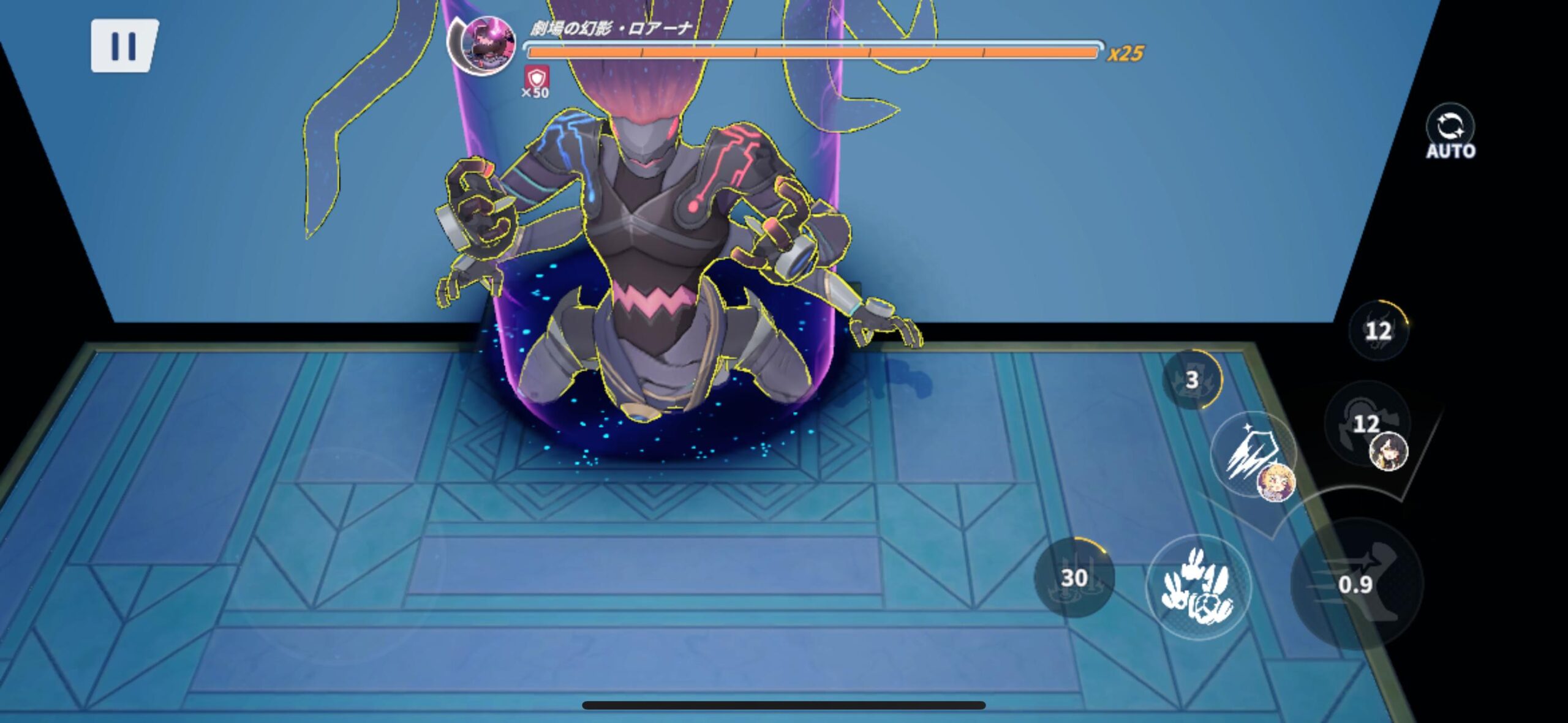This screenshot has width=1568, height=723.
Task: Use the dash skill showing 0.9 cooldown
Action: [x=1356, y=583]
